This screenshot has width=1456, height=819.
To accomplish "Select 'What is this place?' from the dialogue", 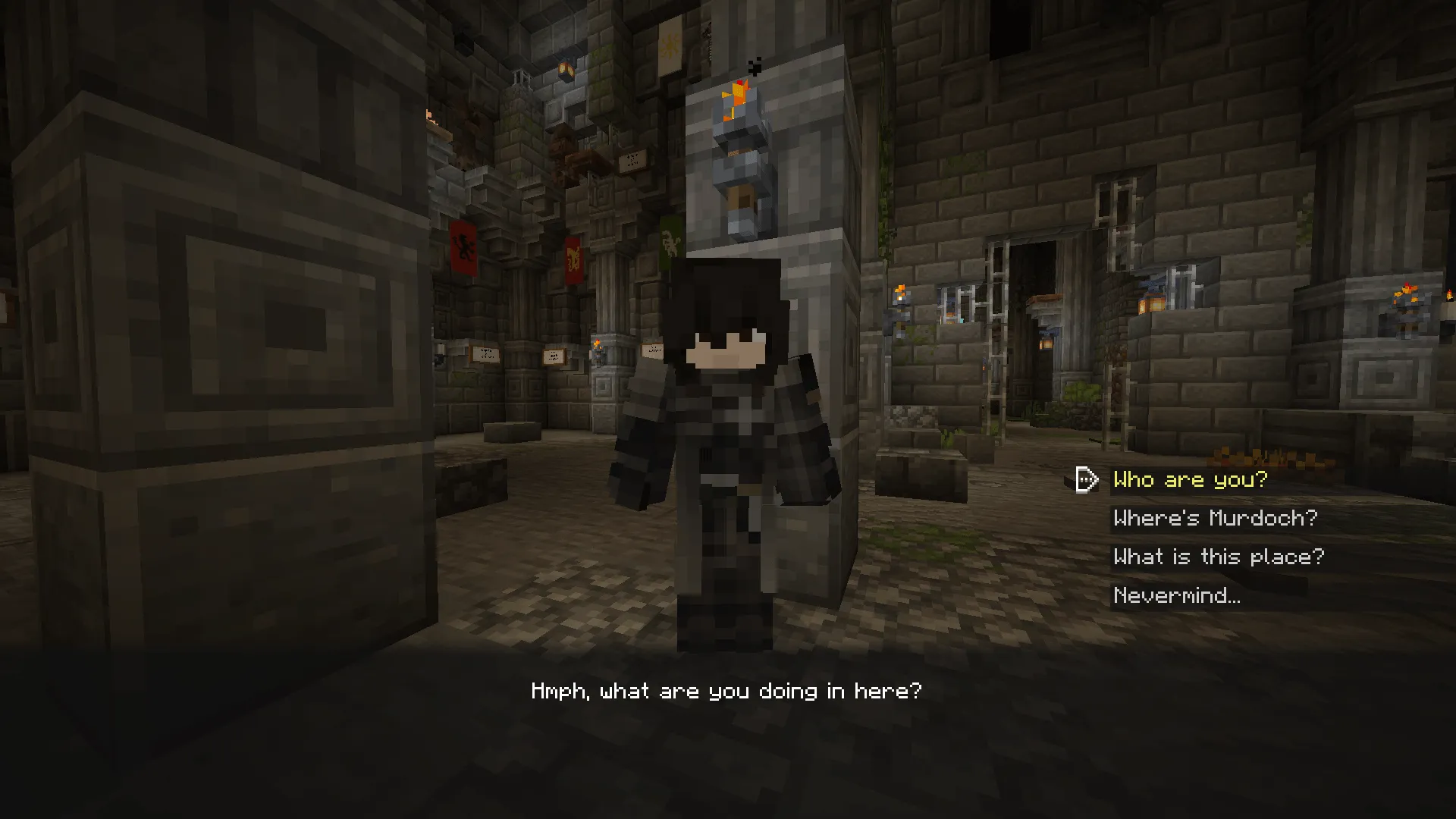I will pos(1218,557).
